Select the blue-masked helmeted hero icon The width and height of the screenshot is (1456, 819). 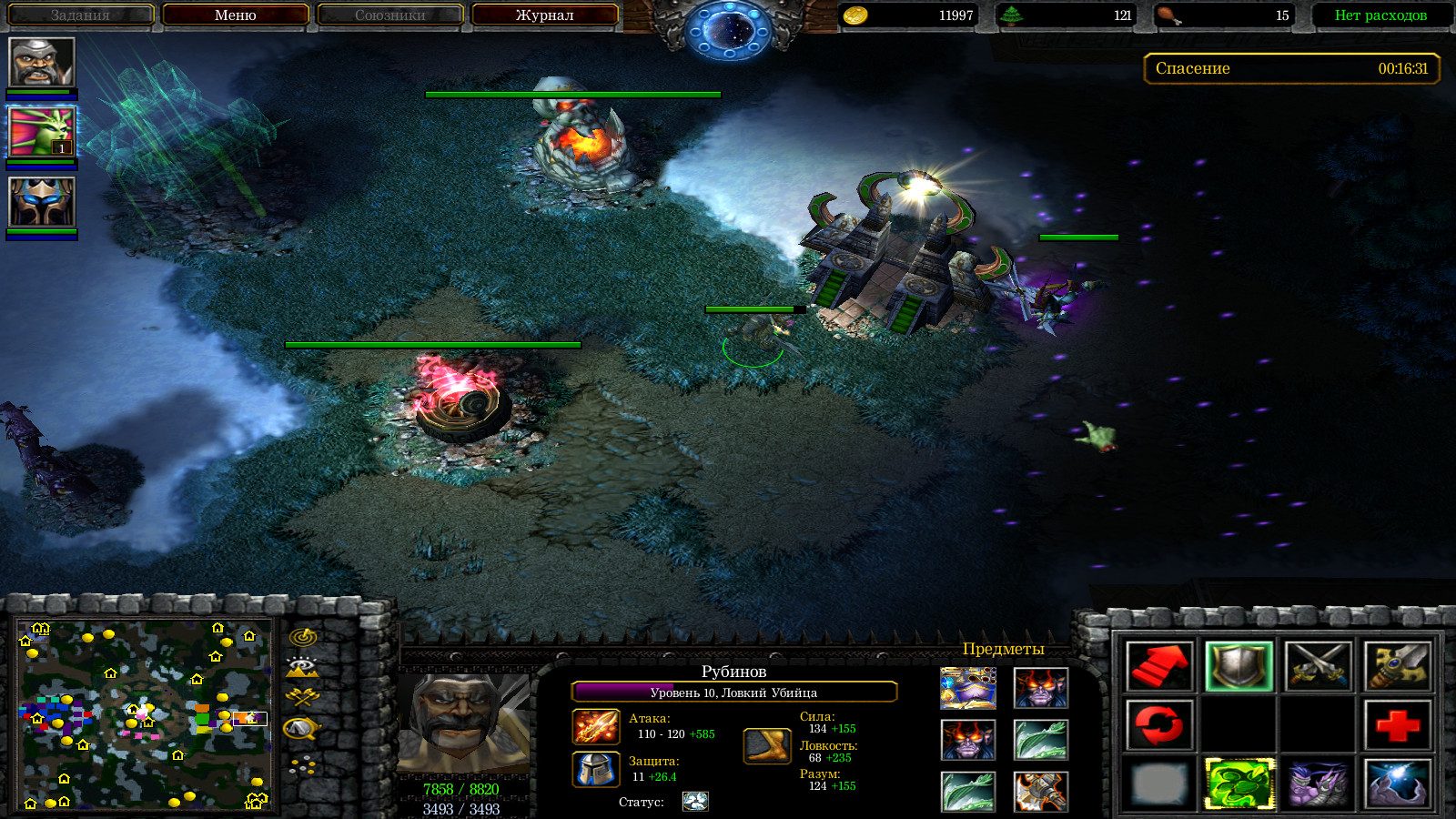coord(41,201)
